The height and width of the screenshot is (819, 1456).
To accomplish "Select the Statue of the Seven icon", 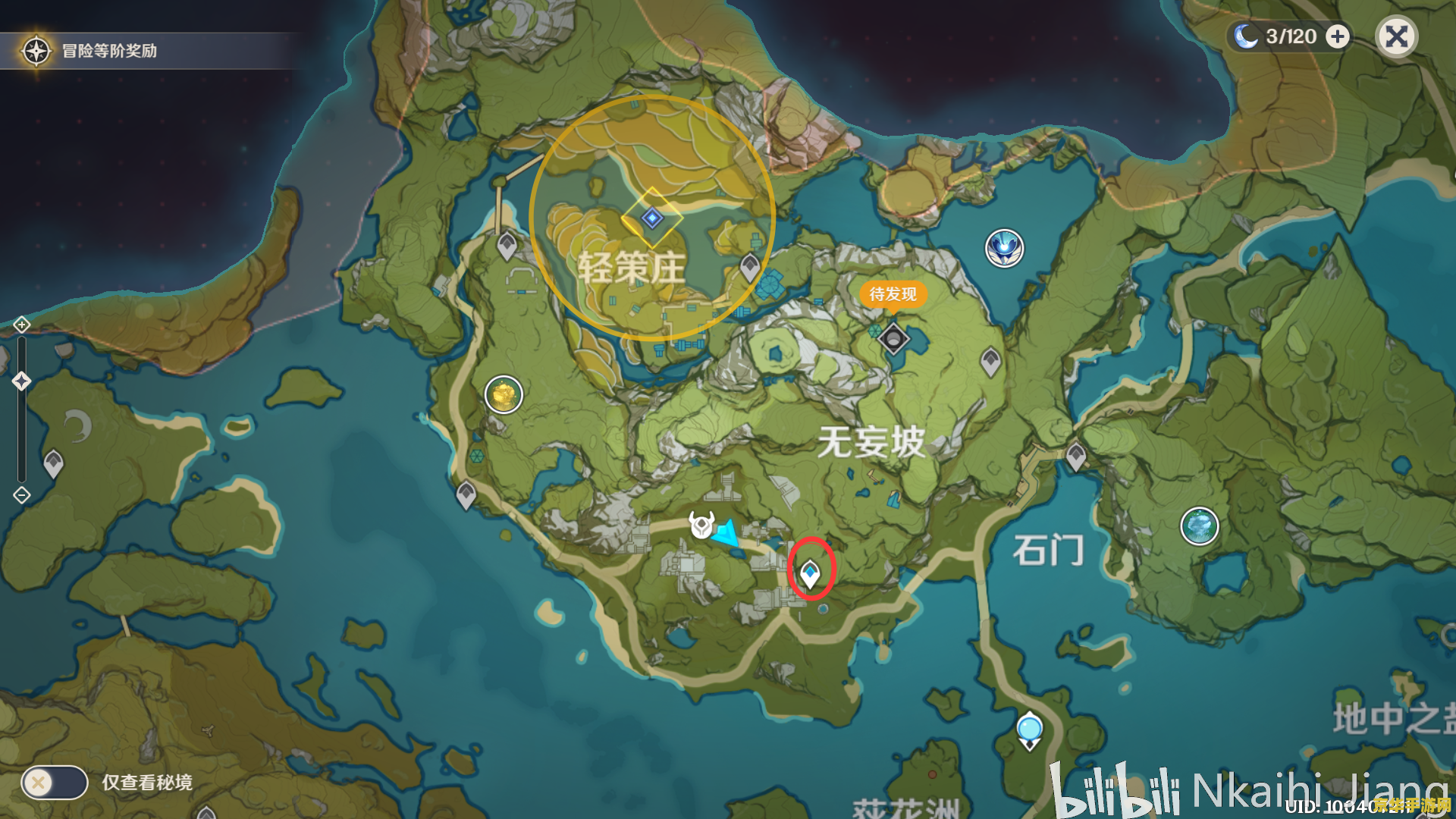I will [x=701, y=523].
